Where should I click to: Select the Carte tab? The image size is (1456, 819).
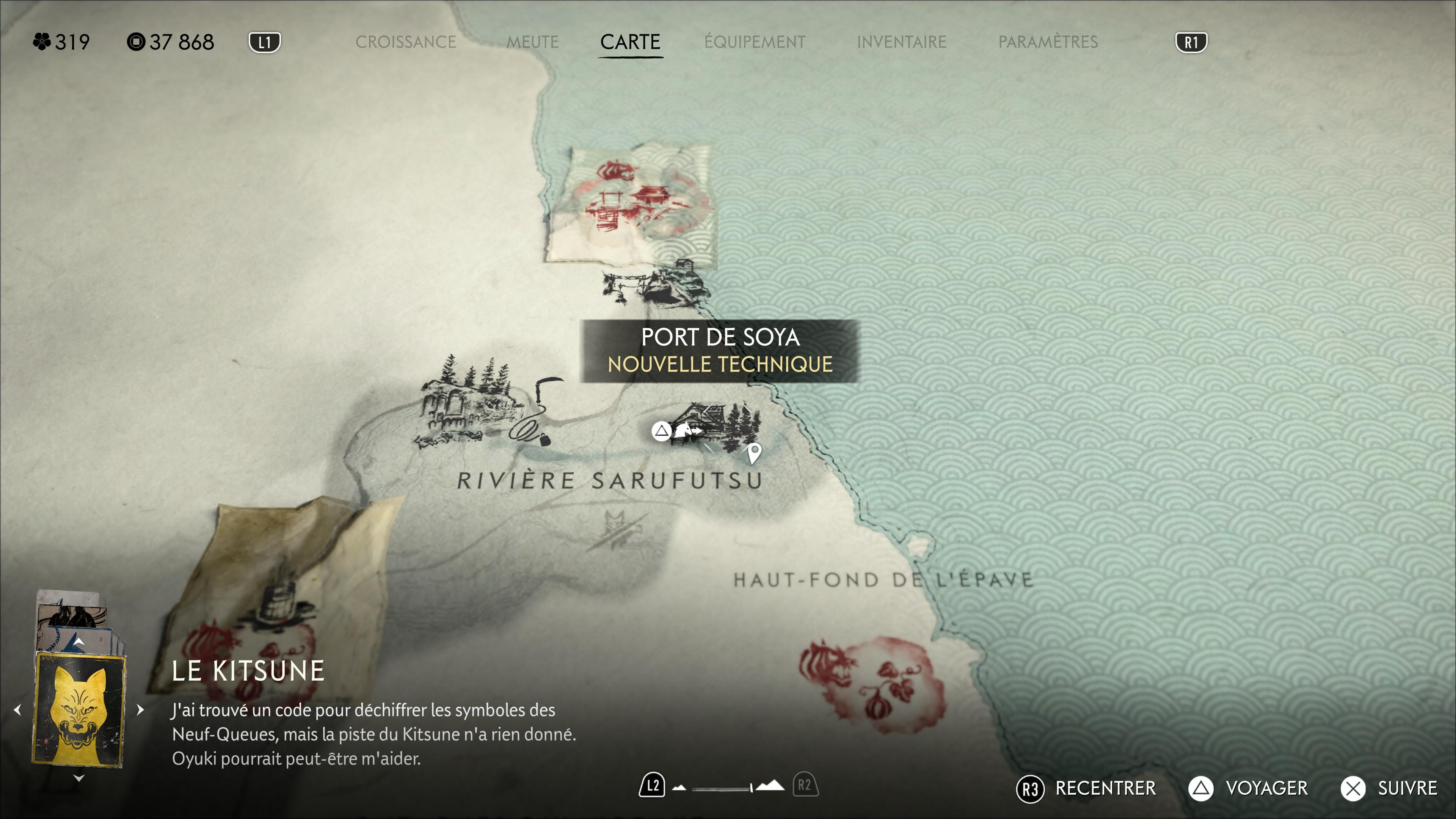coord(630,42)
